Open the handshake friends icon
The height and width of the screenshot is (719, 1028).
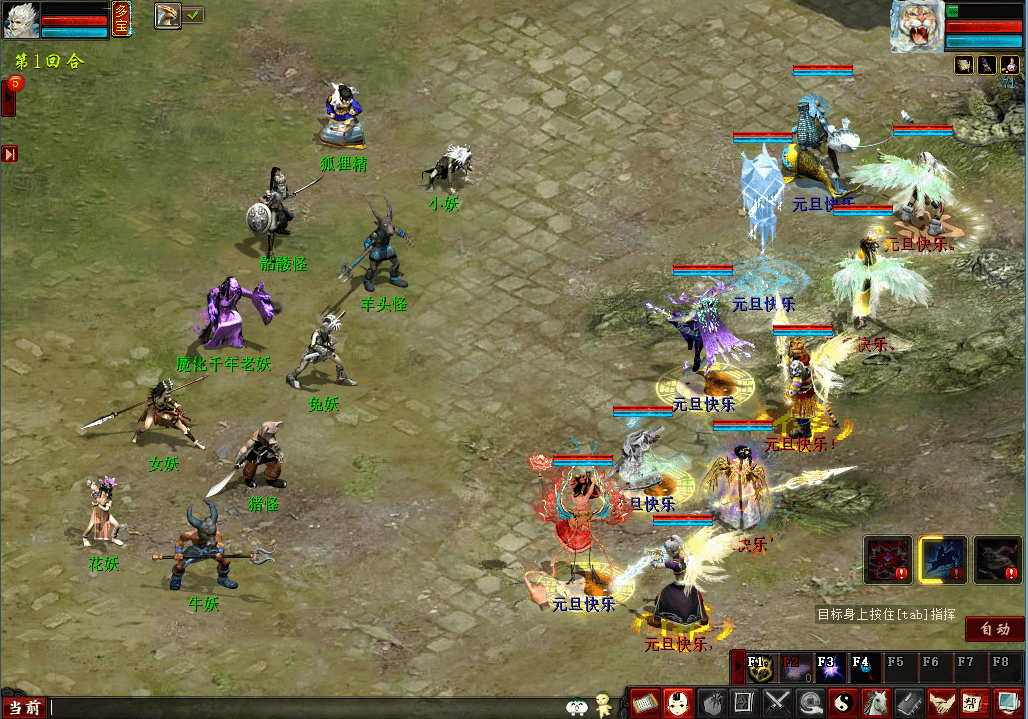[941, 703]
